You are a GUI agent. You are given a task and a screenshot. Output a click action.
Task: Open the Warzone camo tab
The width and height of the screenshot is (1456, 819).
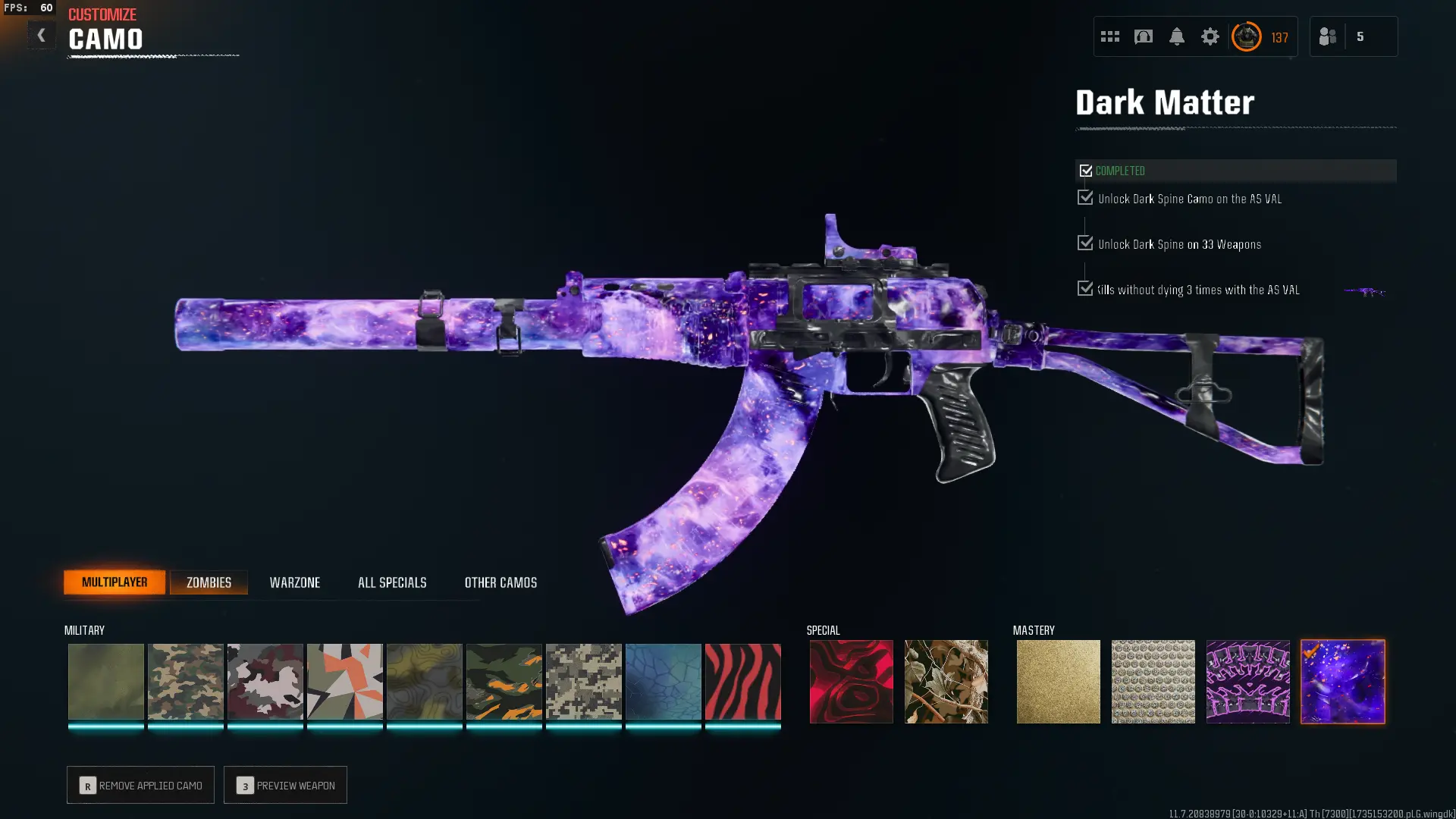pyautogui.click(x=295, y=582)
